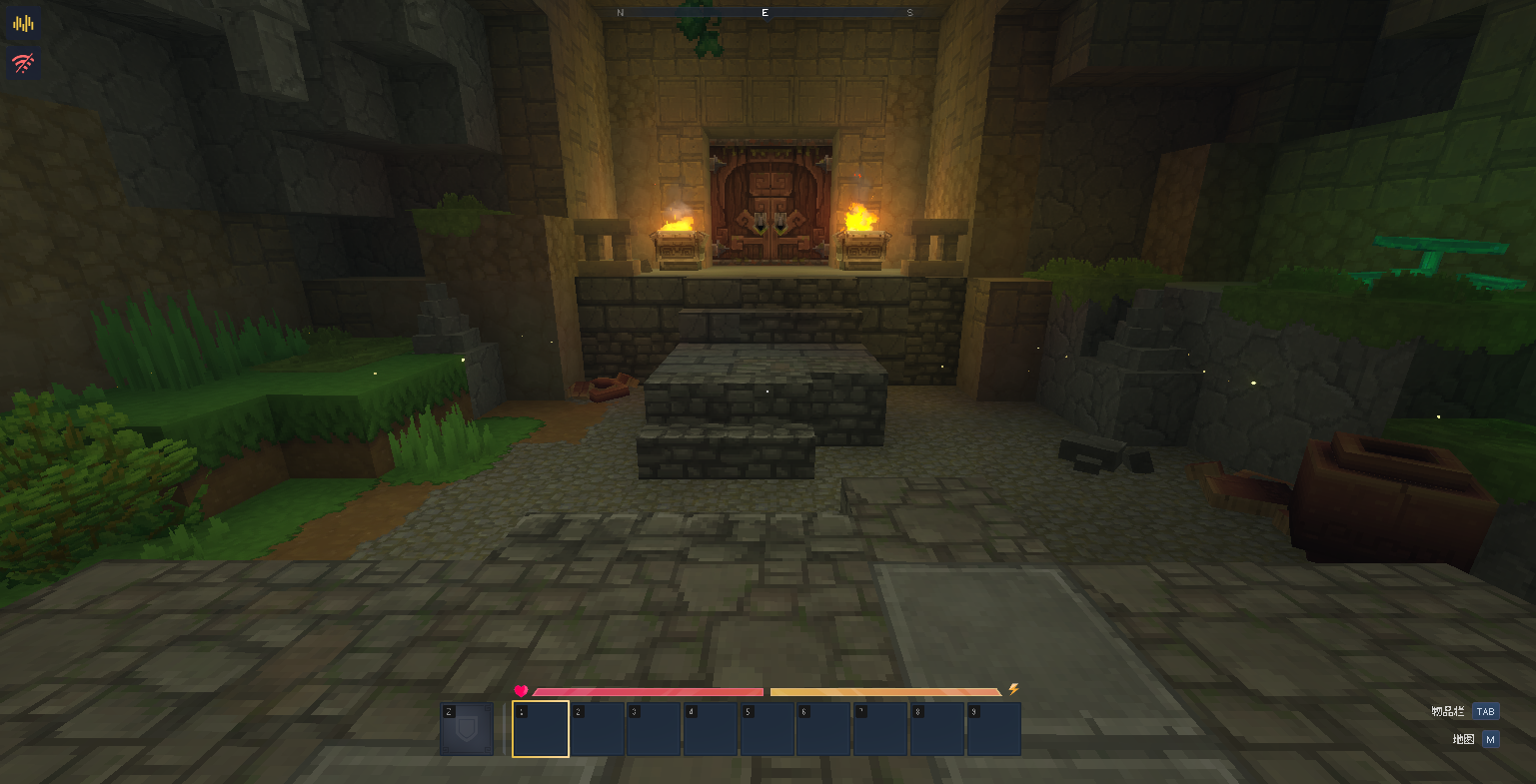The width and height of the screenshot is (1536, 784).
Task: Click the red crossed-out Wi-Fi icon
Action: 23,65
